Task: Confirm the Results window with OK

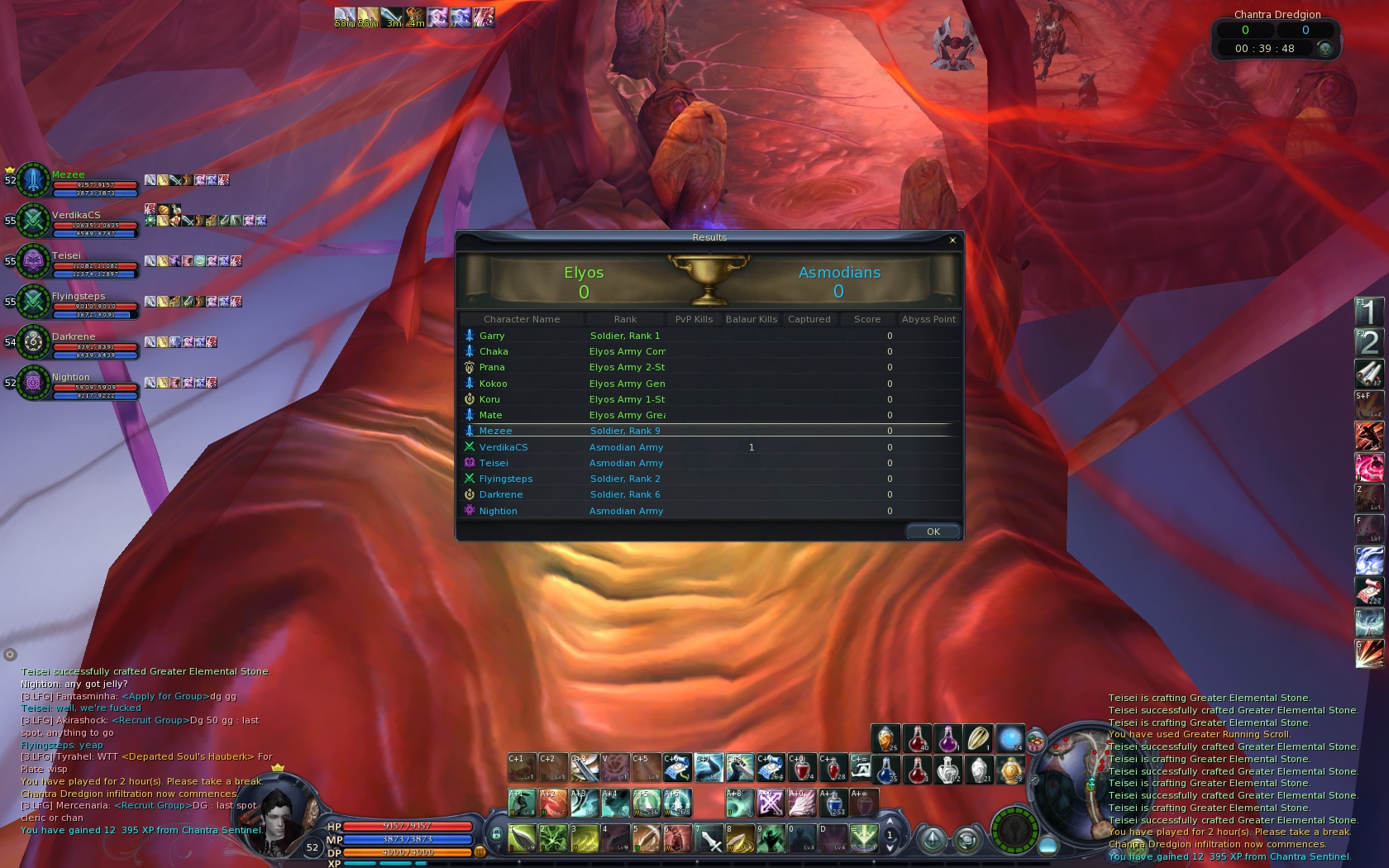Action: tap(933, 532)
